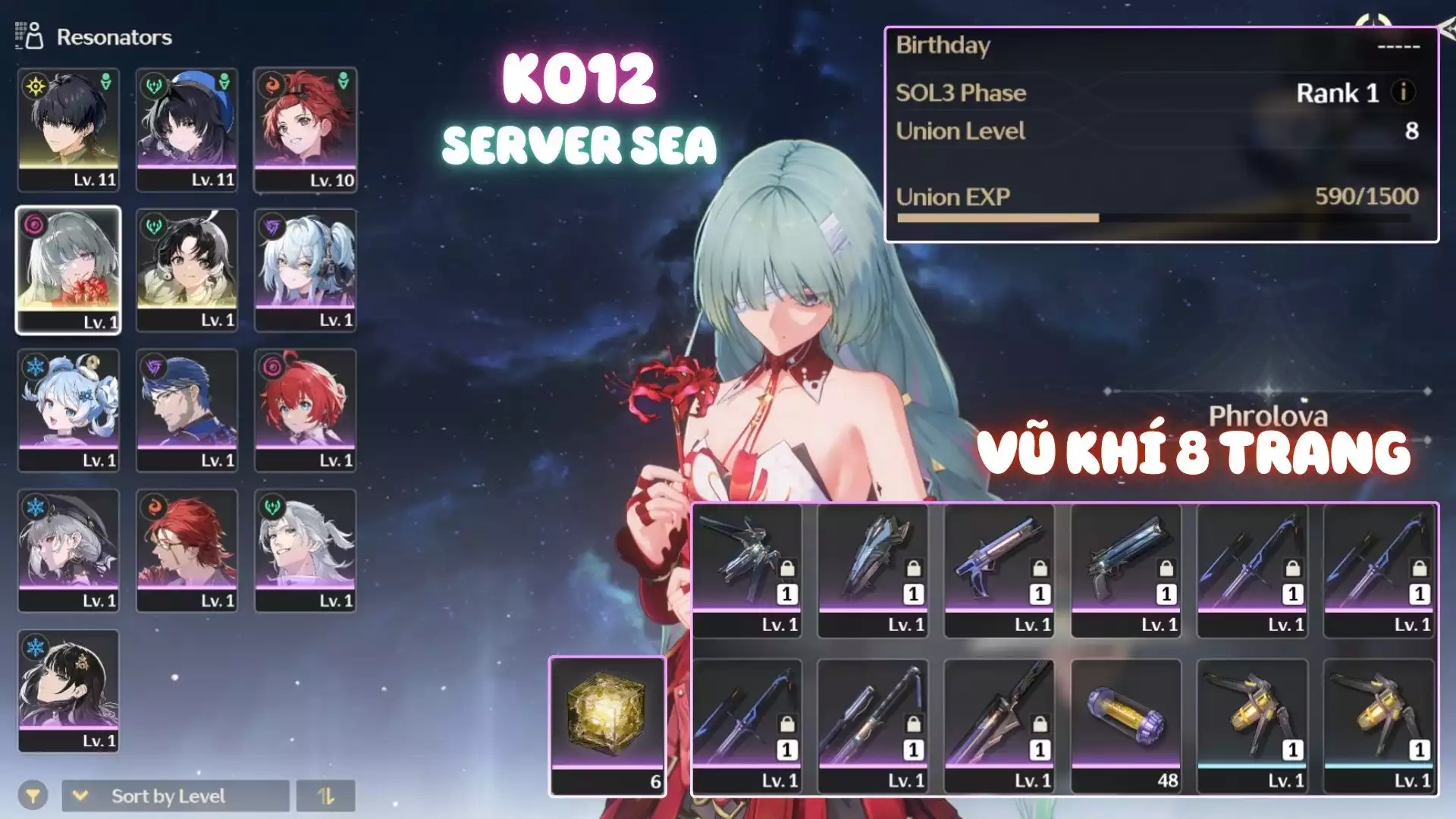The height and width of the screenshot is (819, 1456).
Task: Select the purple-barreled pistol weapon slot
Action: click(999, 570)
